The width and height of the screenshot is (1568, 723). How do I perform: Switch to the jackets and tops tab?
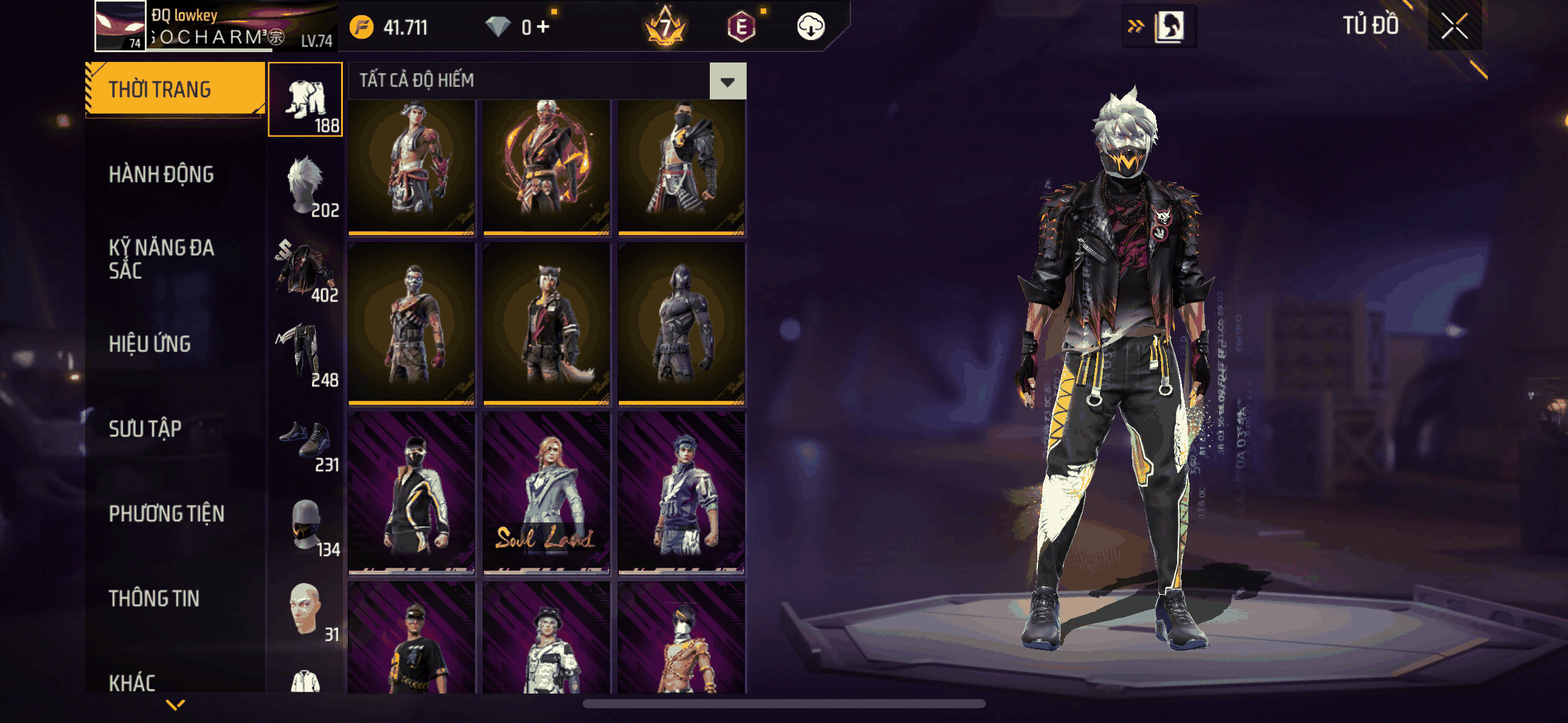point(306,270)
